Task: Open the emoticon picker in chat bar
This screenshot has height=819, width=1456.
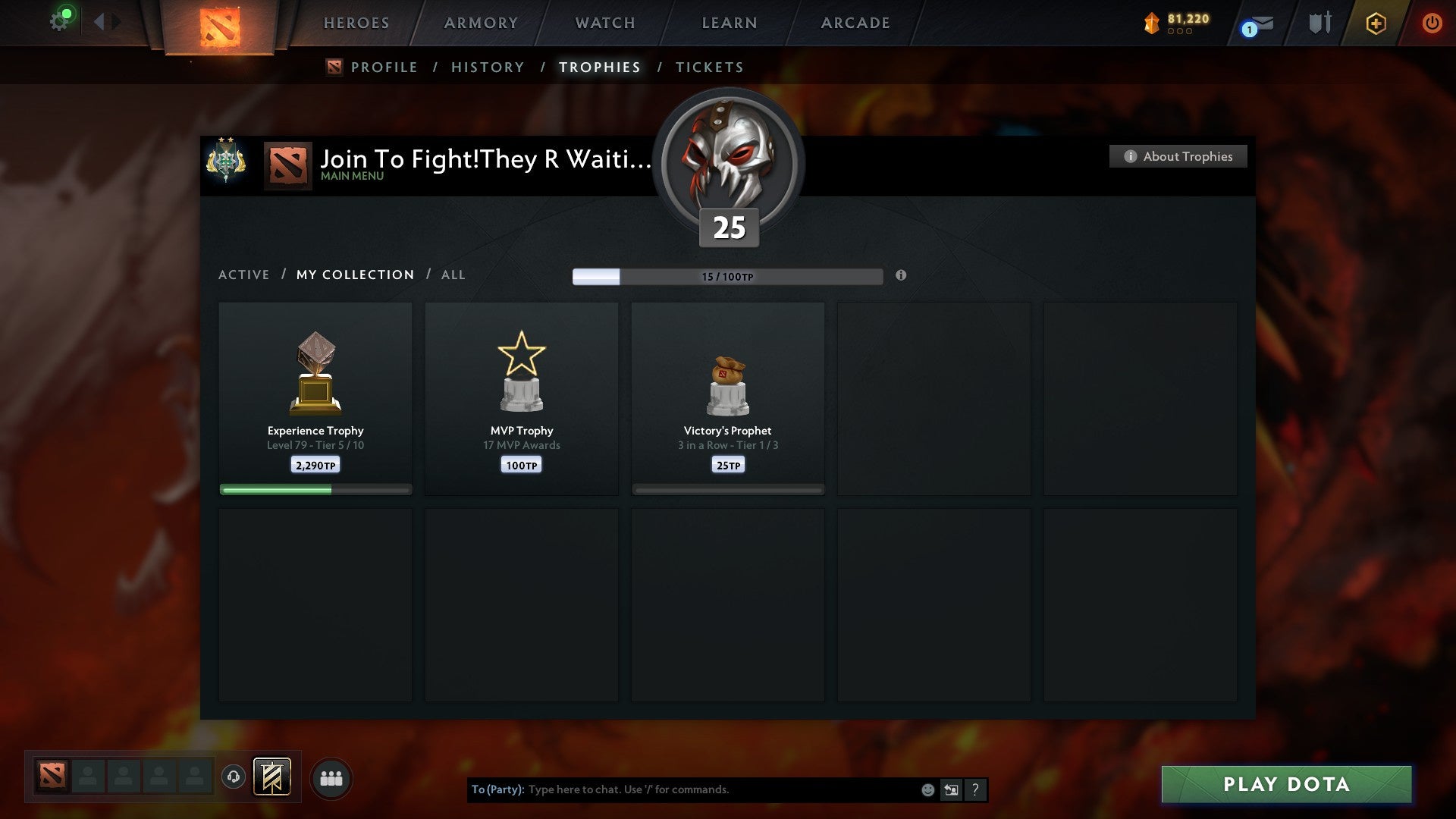Action: (x=928, y=789)
